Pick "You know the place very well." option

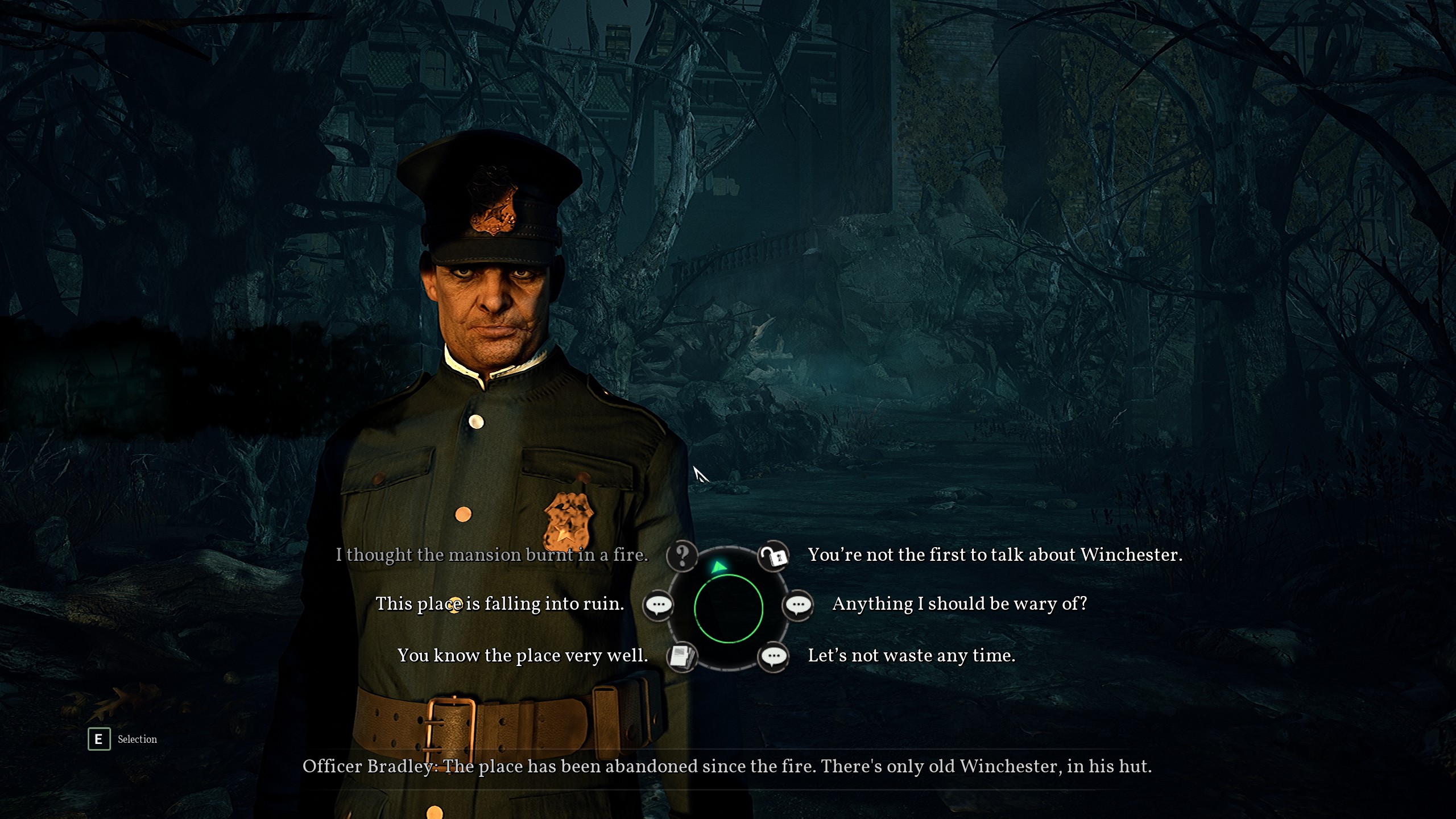point(523,656)
